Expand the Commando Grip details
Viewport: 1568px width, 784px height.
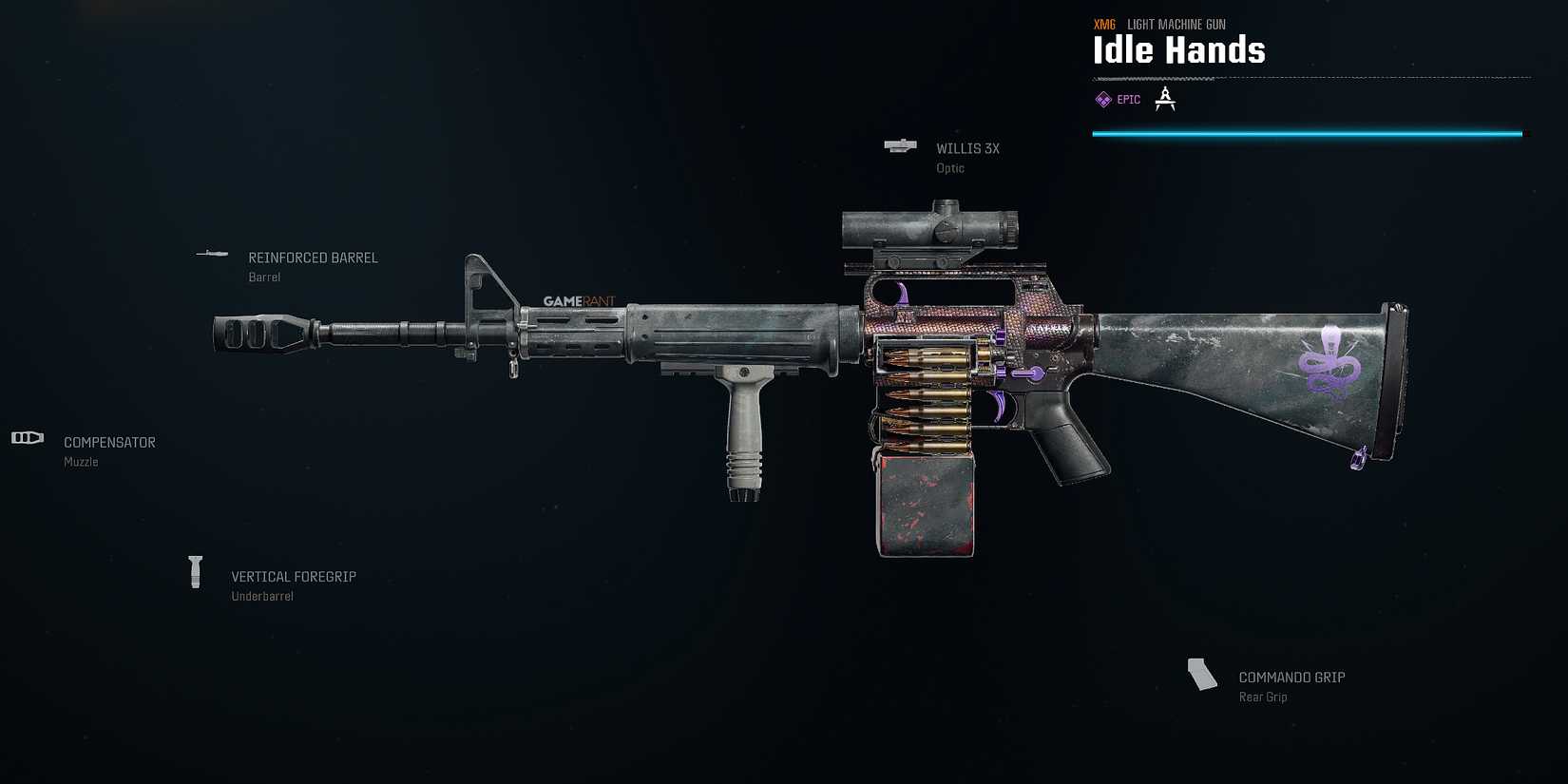coord(1291,677)
